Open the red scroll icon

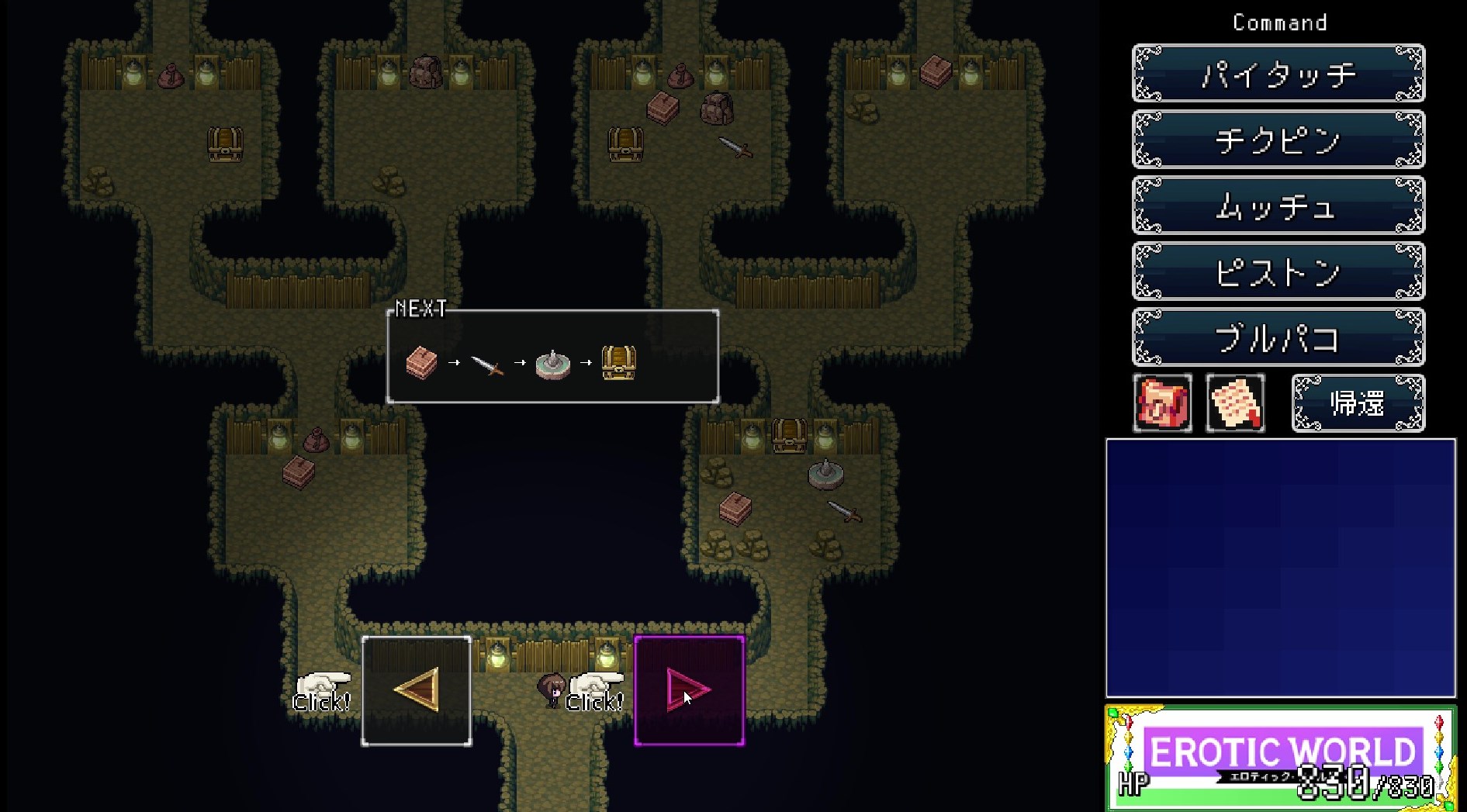tap(1162, 403)
